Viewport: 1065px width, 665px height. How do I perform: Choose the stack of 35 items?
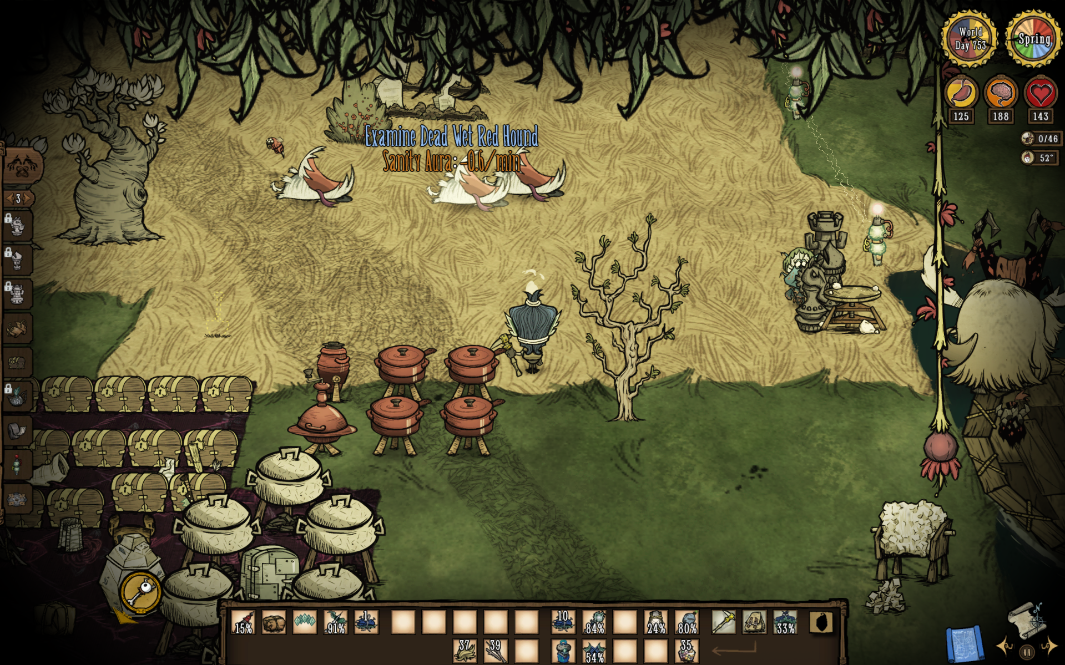pyautogui.click(x=687, y=651)
